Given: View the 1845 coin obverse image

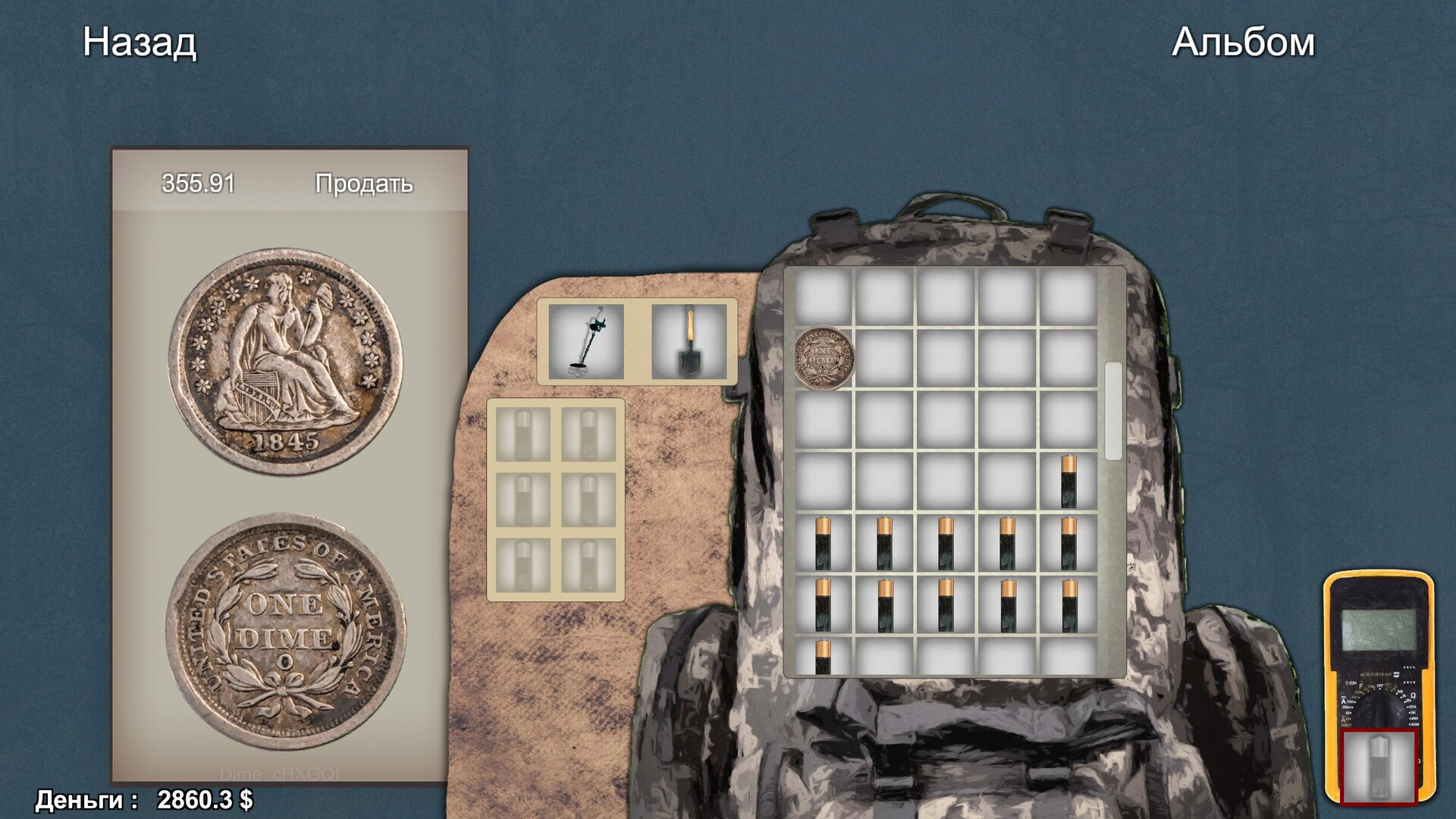Looking at the screenshot, I should coord(286,361).
